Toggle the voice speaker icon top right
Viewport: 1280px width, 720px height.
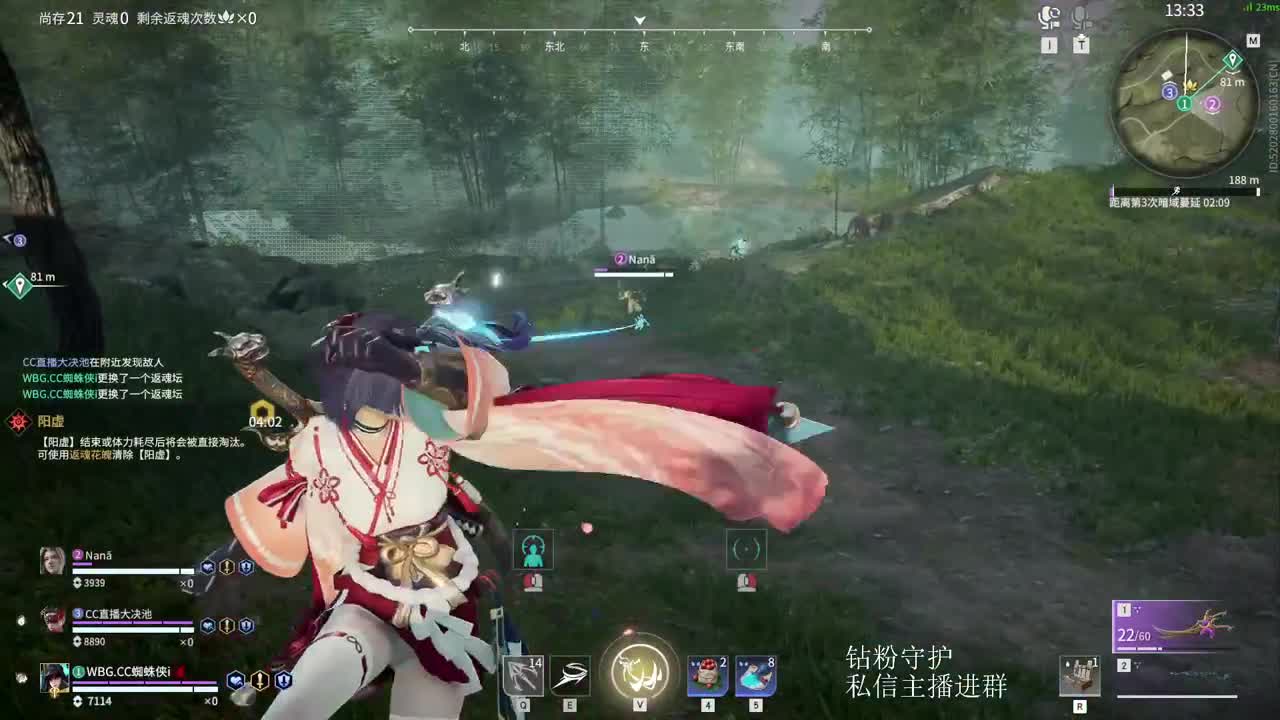click(x=1047, y=16)
